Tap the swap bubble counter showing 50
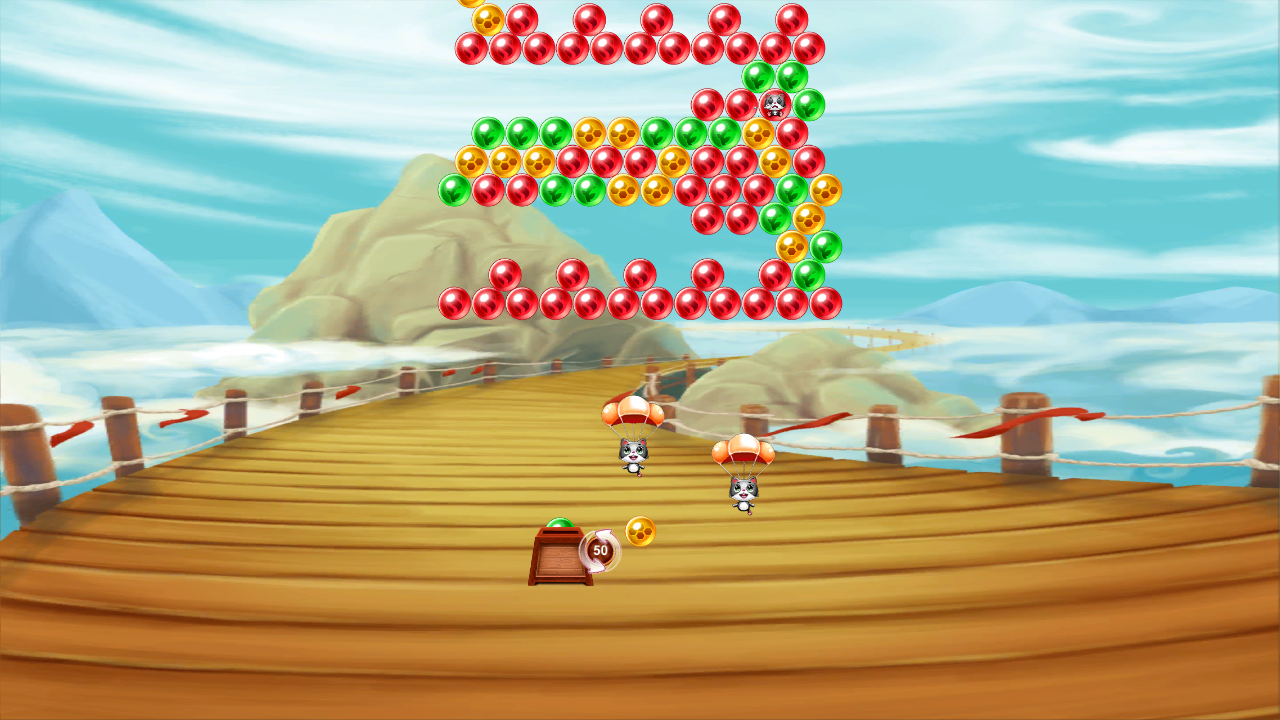 (601, 550)
